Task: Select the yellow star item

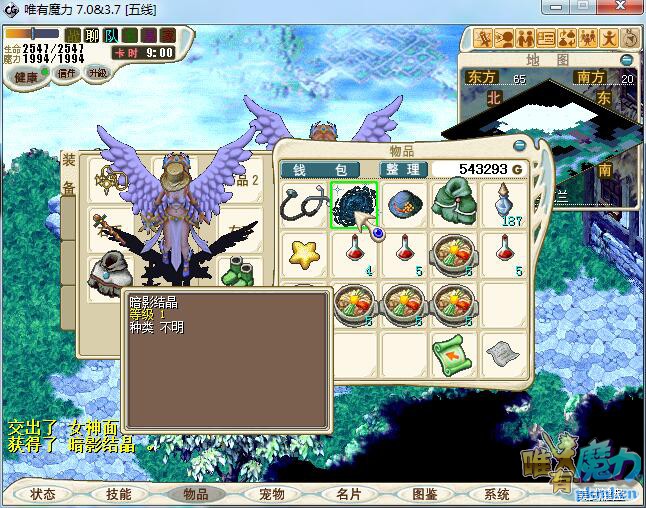Action: tap(304, 253)
